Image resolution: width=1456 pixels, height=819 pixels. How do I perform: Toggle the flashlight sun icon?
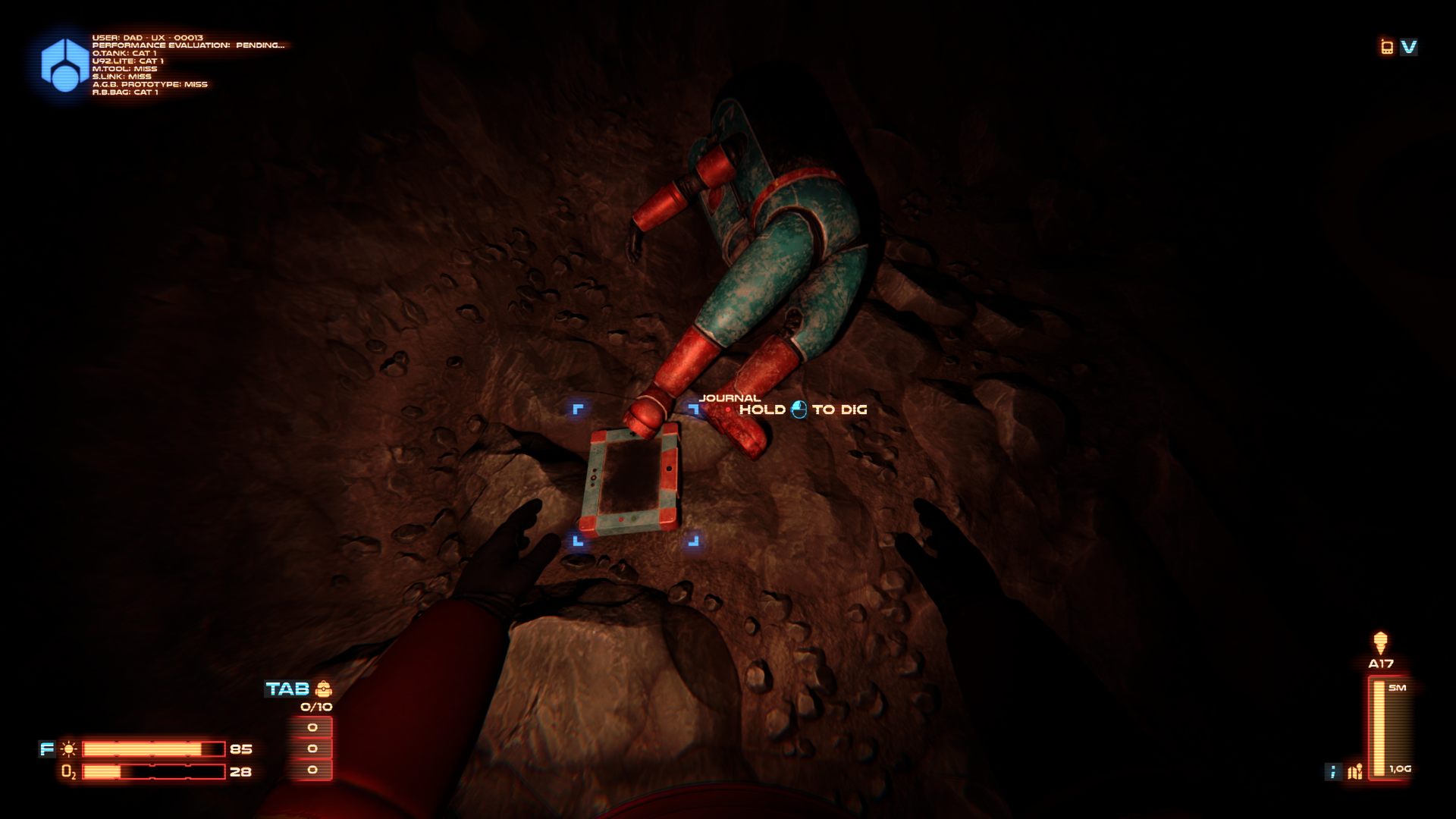(x=69, y=749)
